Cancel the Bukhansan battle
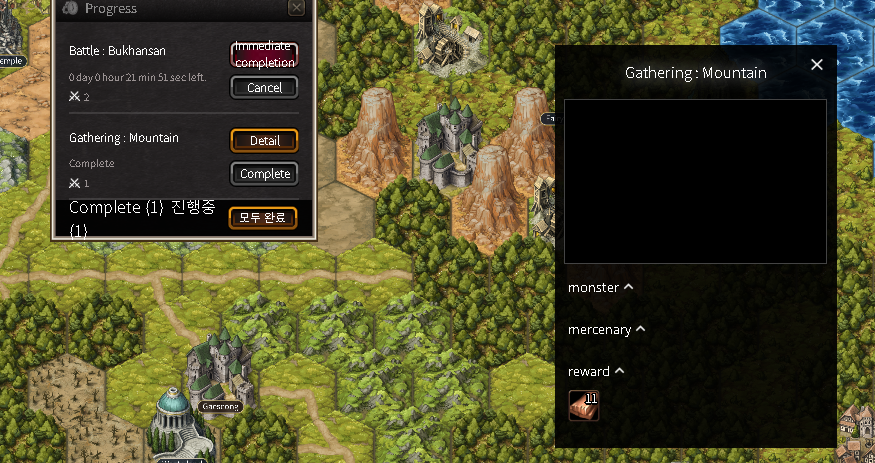Screen dimensions: 875x463 pos(264,88)
